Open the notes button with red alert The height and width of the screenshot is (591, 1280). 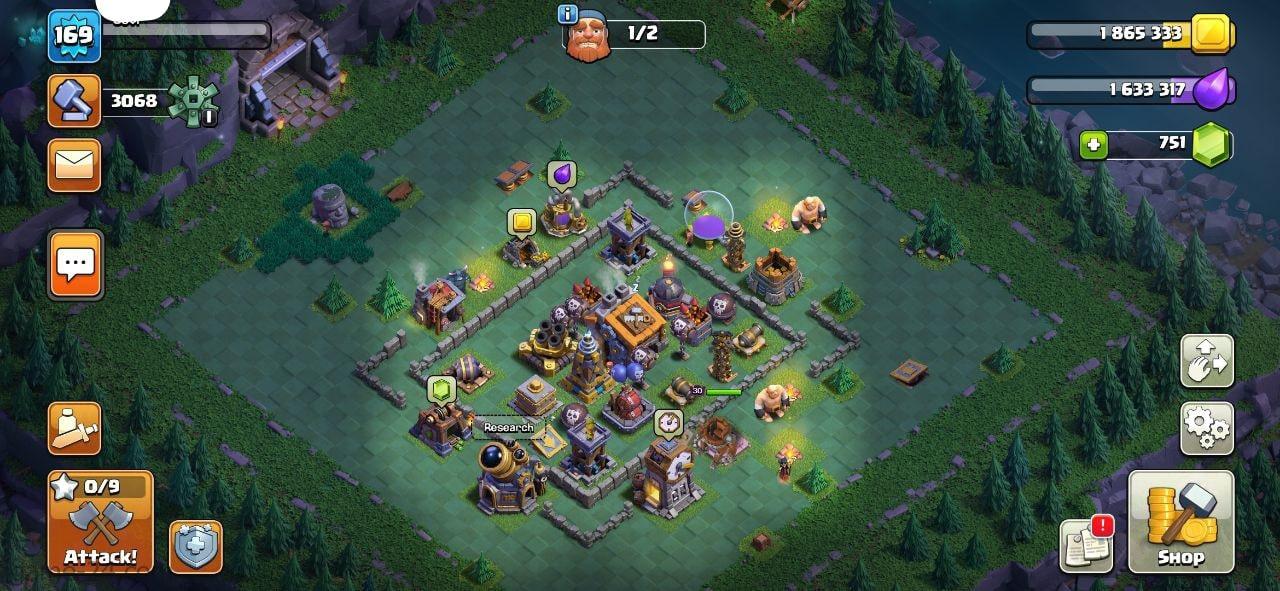coord(1086,546)
